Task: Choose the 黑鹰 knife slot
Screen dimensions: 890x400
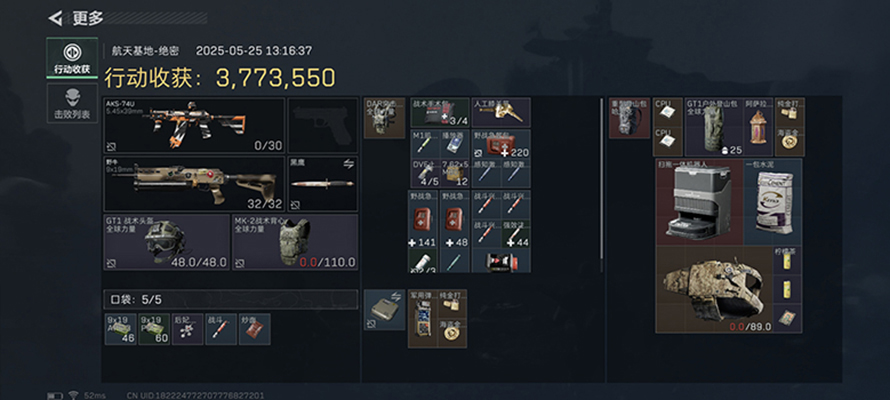Action: tap(322, 183)
